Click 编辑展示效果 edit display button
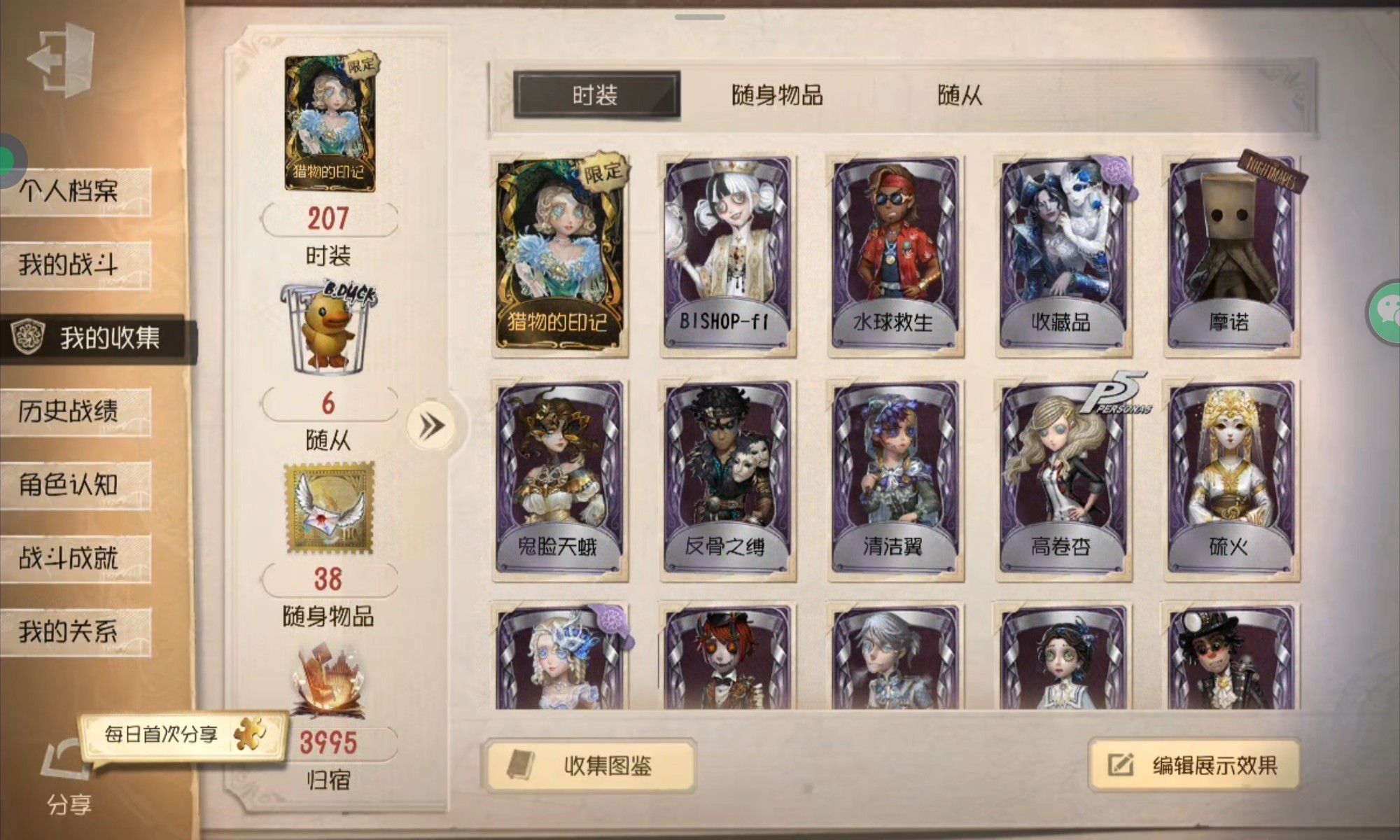 1194,765
